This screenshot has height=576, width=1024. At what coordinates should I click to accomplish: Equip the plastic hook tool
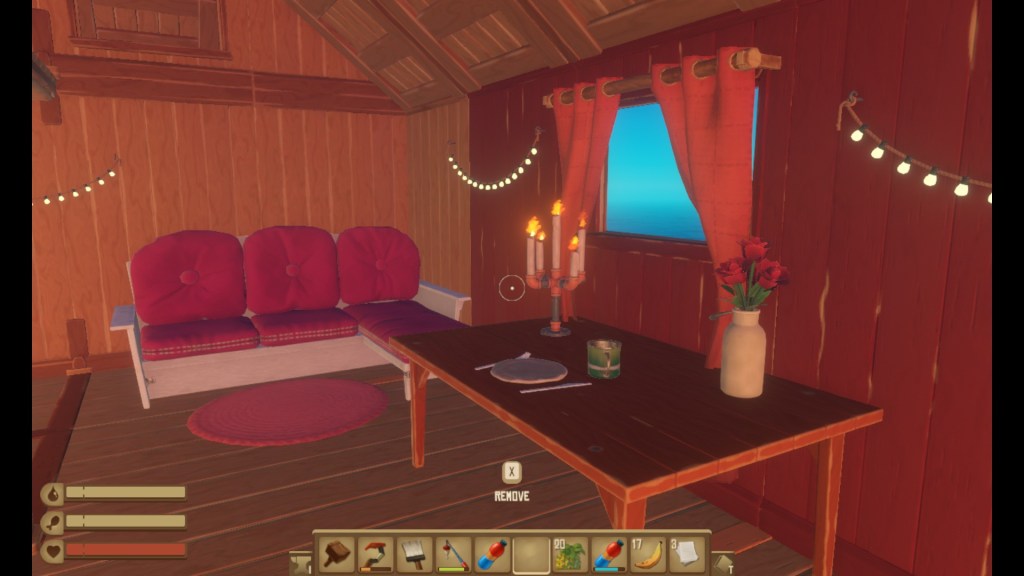[x=375, y=554]
